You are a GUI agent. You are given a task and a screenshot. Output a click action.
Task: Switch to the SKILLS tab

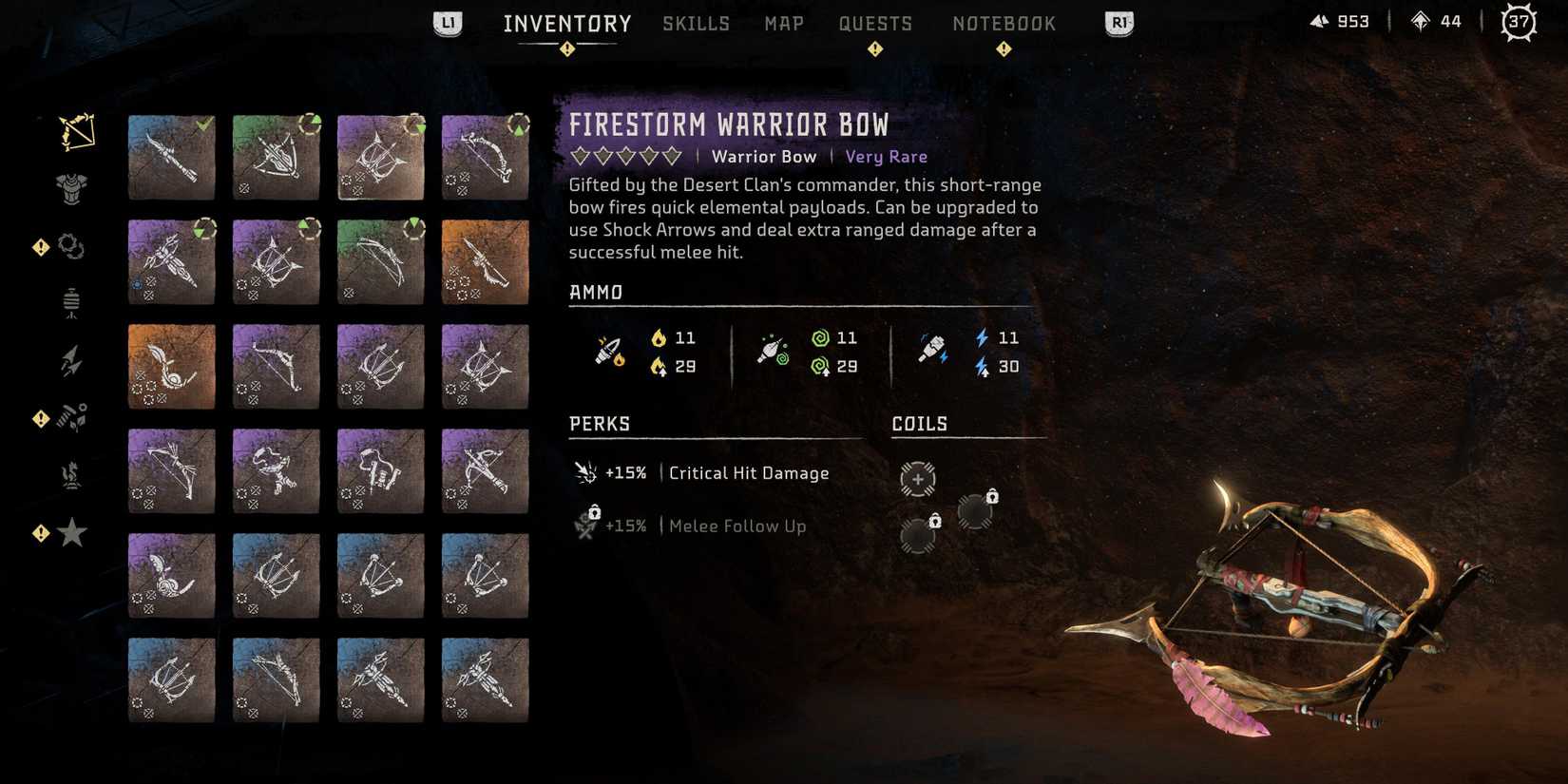(x=696, y=23)
